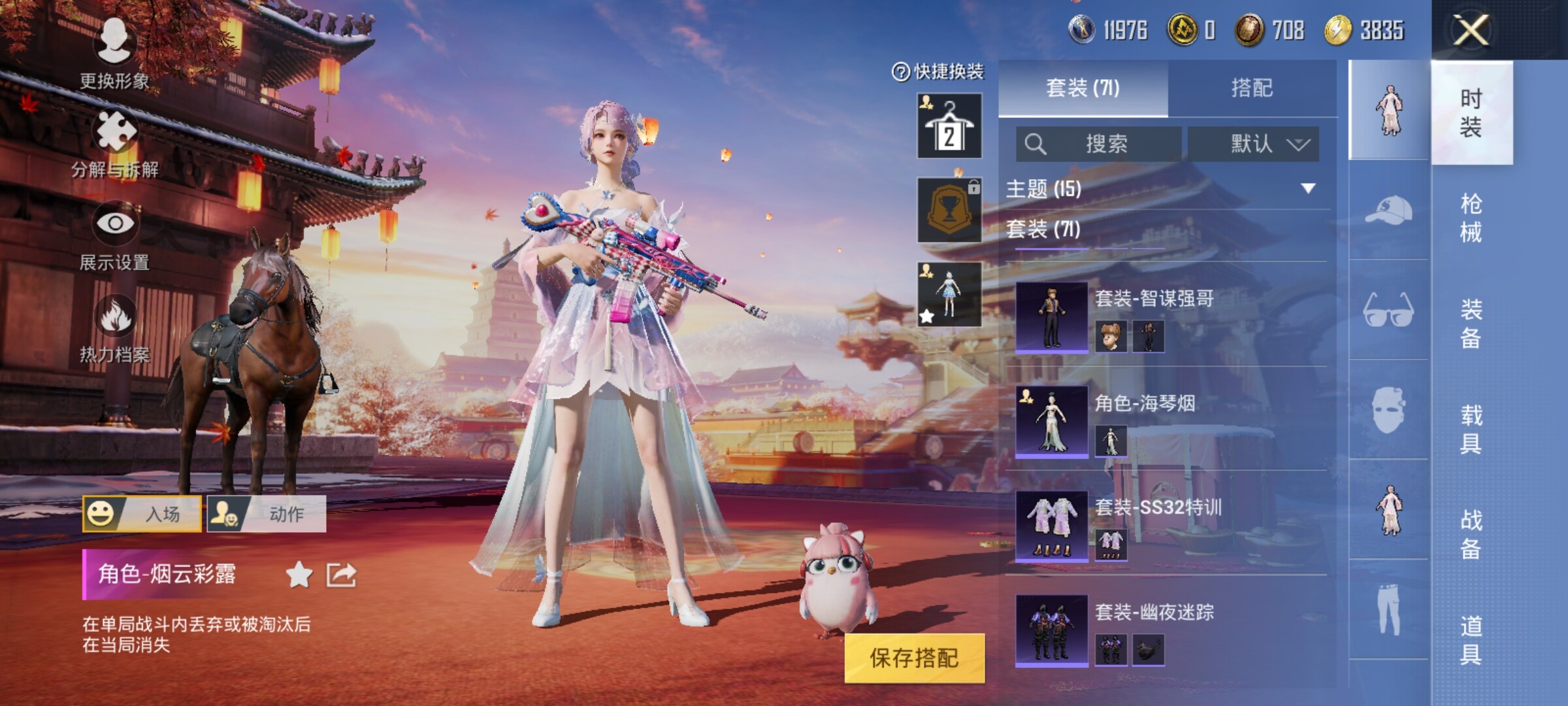Select the 套装-智谋强哥 outfit row
The width and height of the screenshot is (1568, 706).
[x=1169, y=318]
